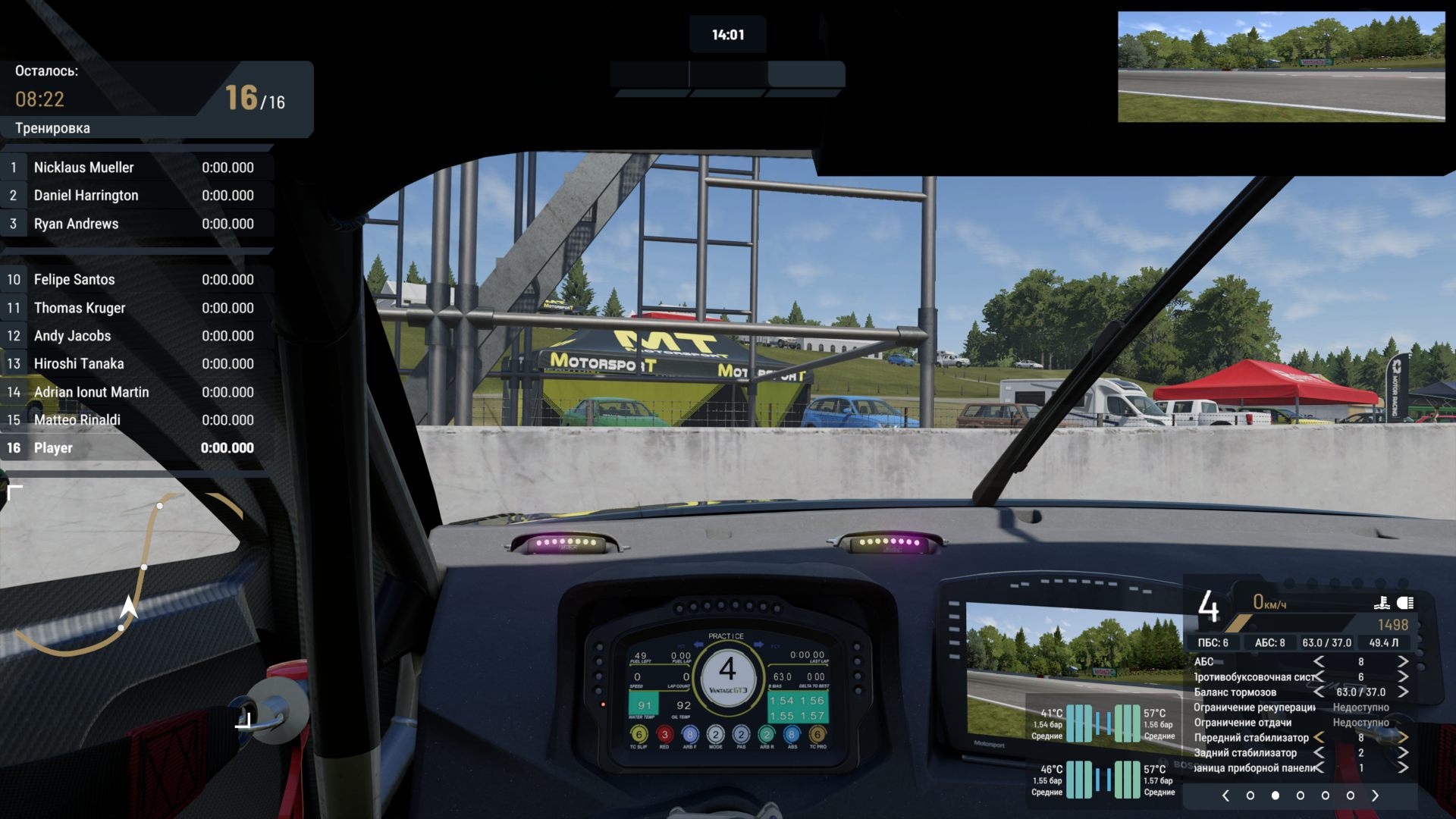The height and width of the screenshot is (819, 1456).
Task: Select the first MFD page dot
Action: tap(1250, 795)
